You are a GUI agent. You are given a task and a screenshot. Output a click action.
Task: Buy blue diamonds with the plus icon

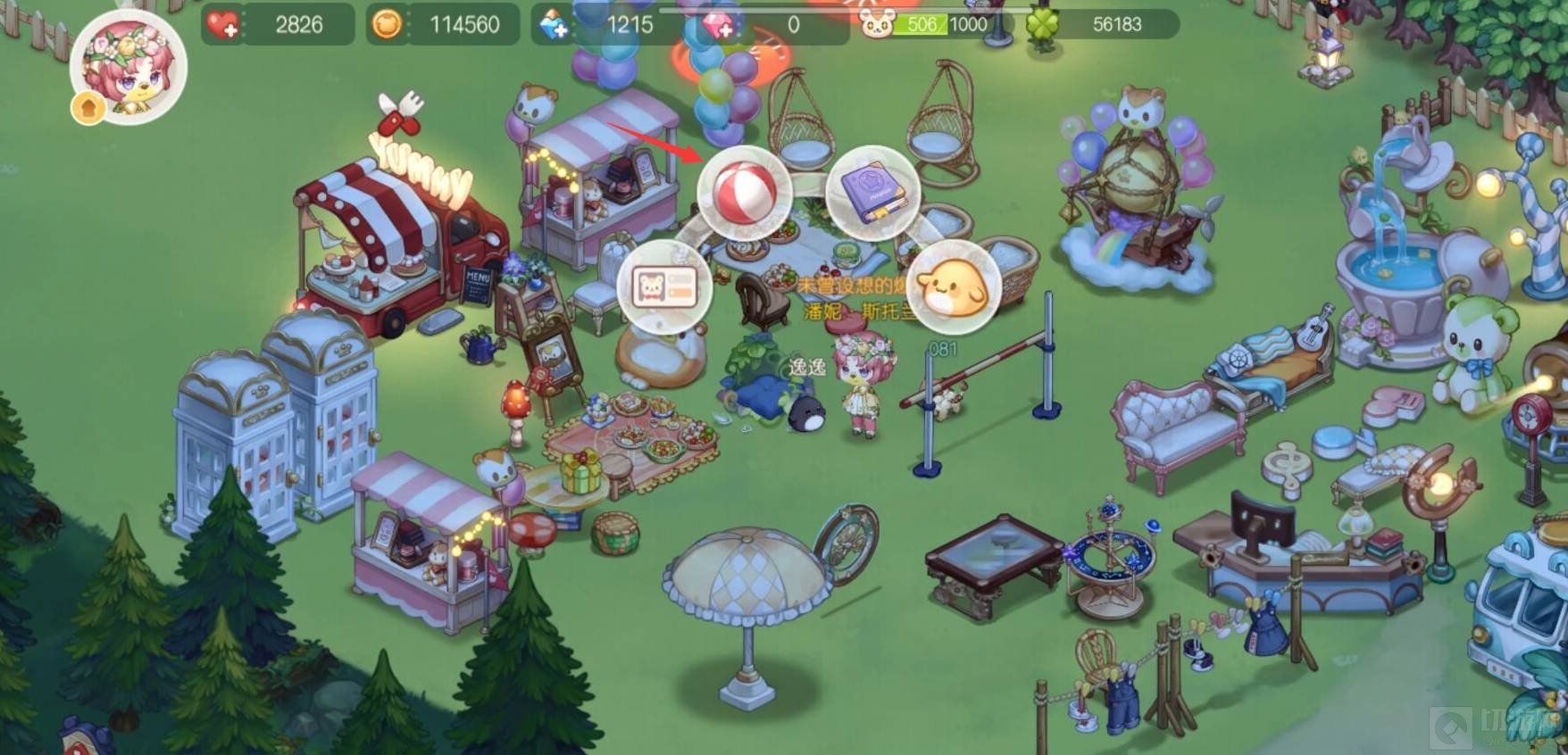click(x=554, y=25)
